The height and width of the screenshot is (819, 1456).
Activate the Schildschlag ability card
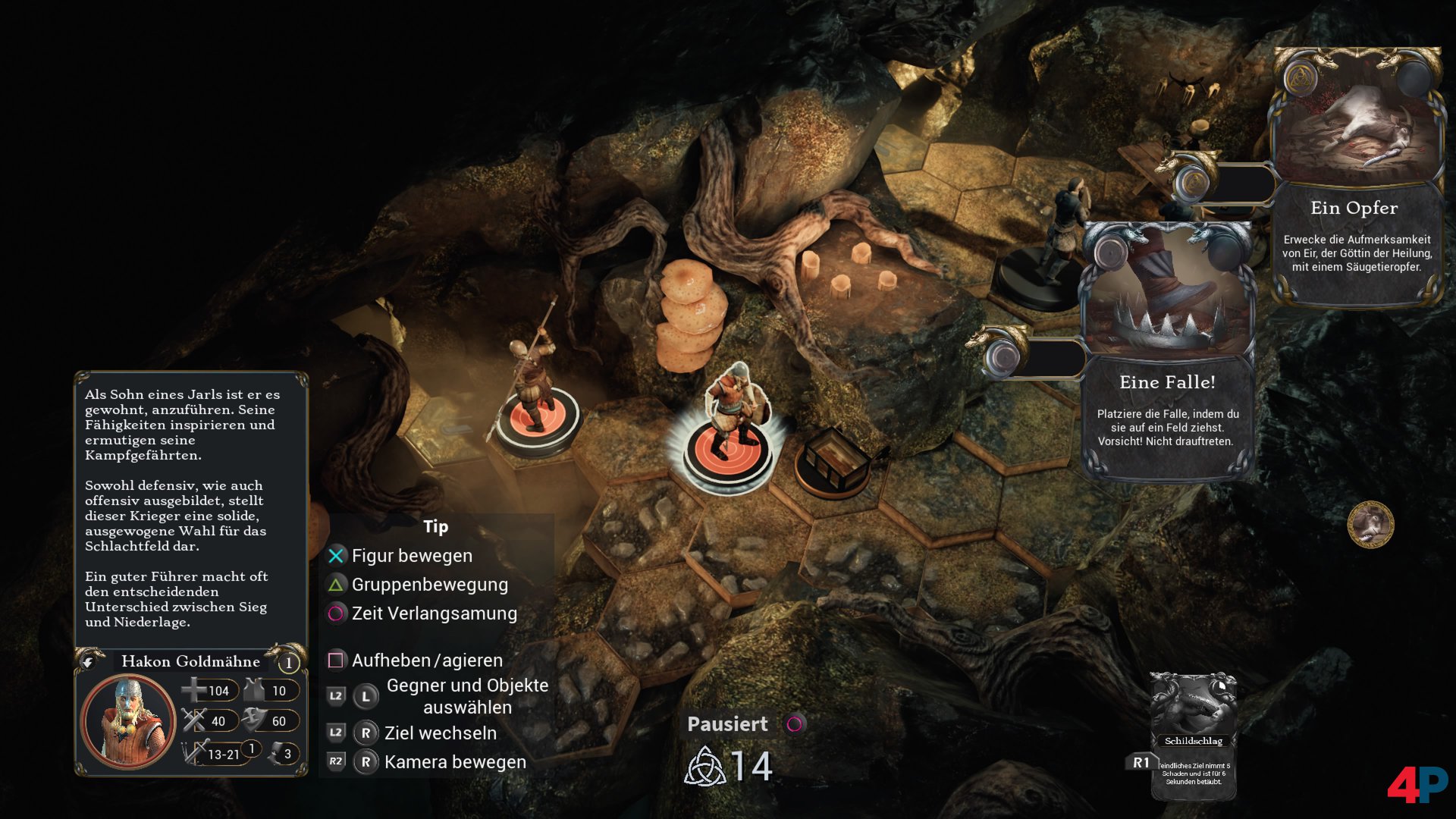[1194, 734]
